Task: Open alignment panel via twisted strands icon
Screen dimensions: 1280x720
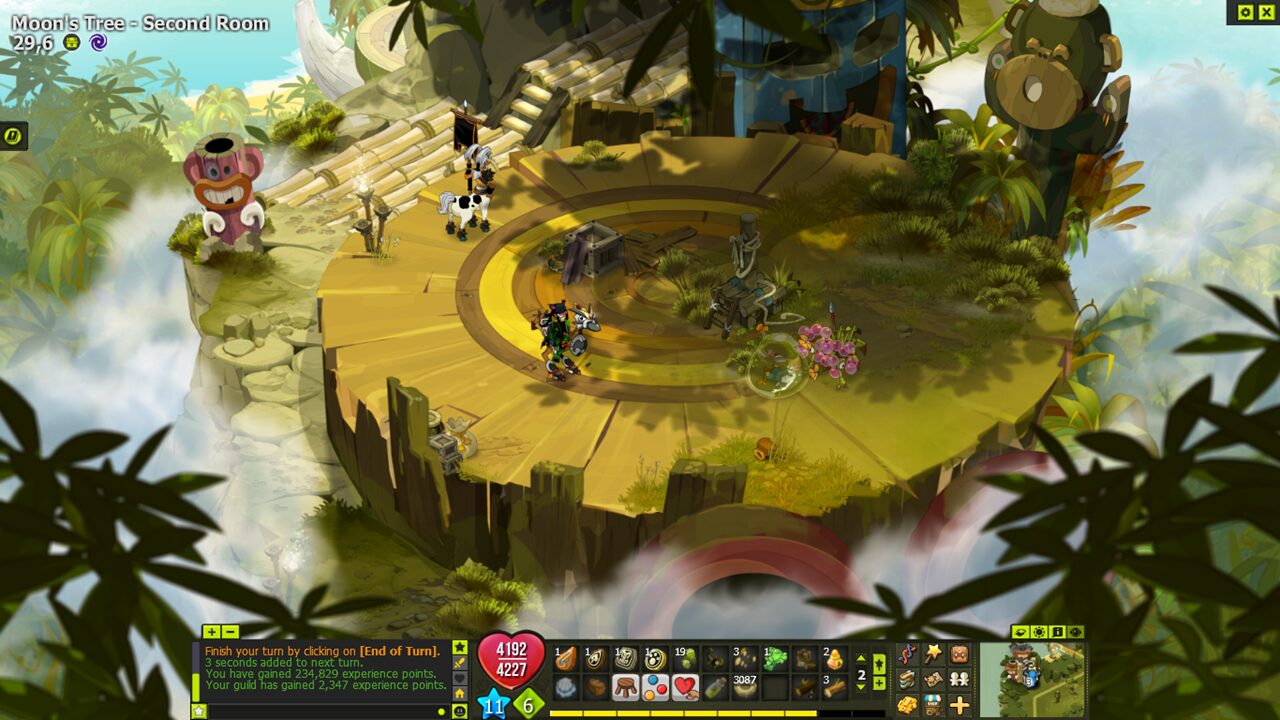Action: tap(907, 653)
